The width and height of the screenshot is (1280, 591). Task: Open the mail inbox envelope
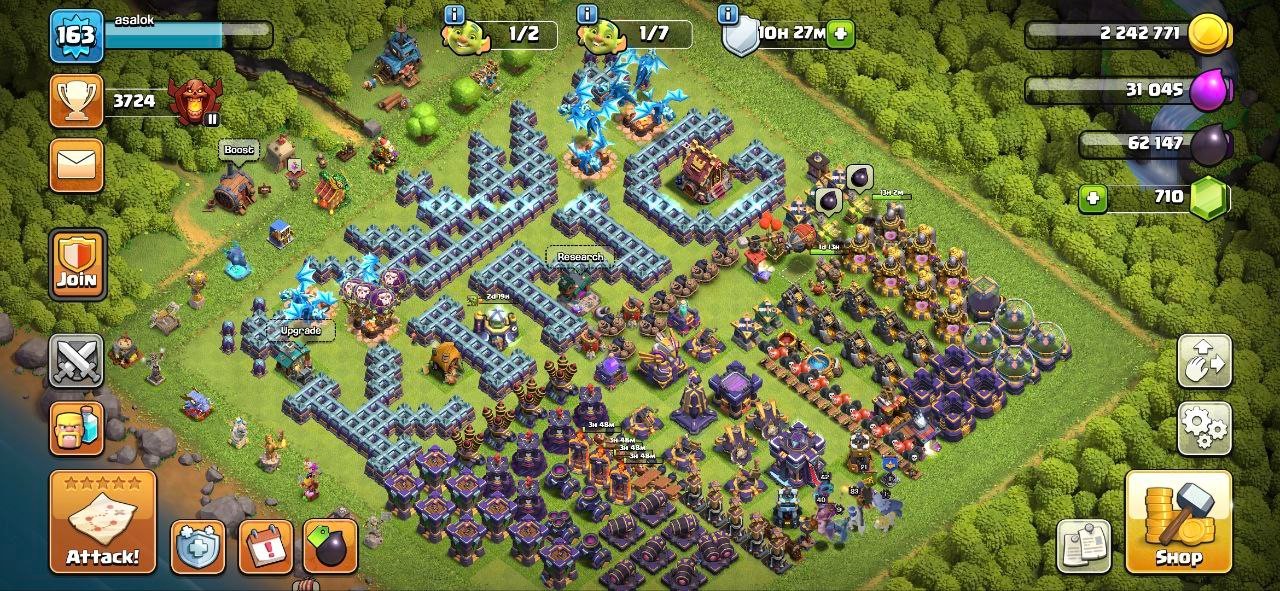tap(76, 165)
